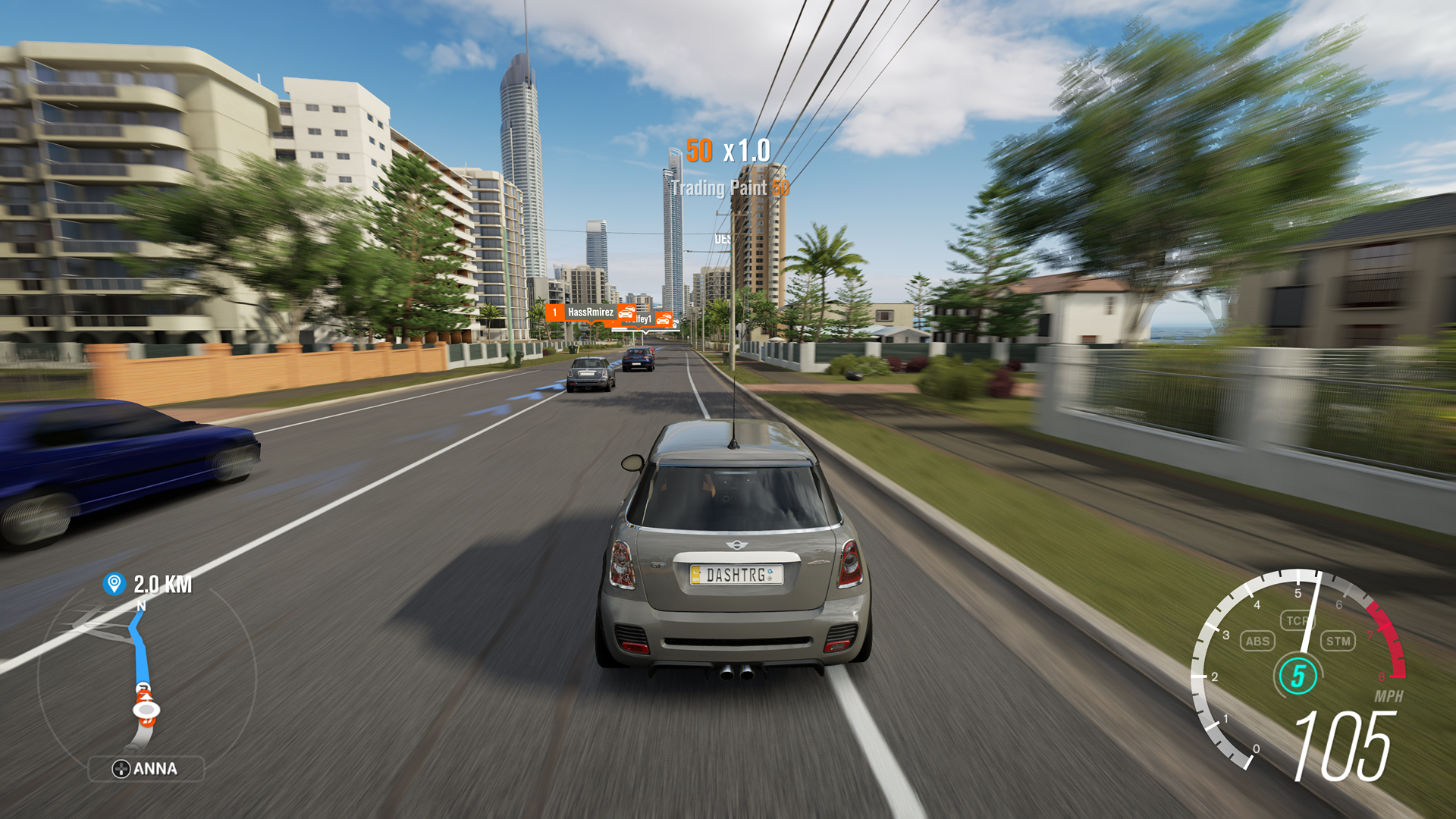Click the orange convoy car icon beside HassRmirez
The width and height of the screenshot is (1456, 819).
[626, 313]
